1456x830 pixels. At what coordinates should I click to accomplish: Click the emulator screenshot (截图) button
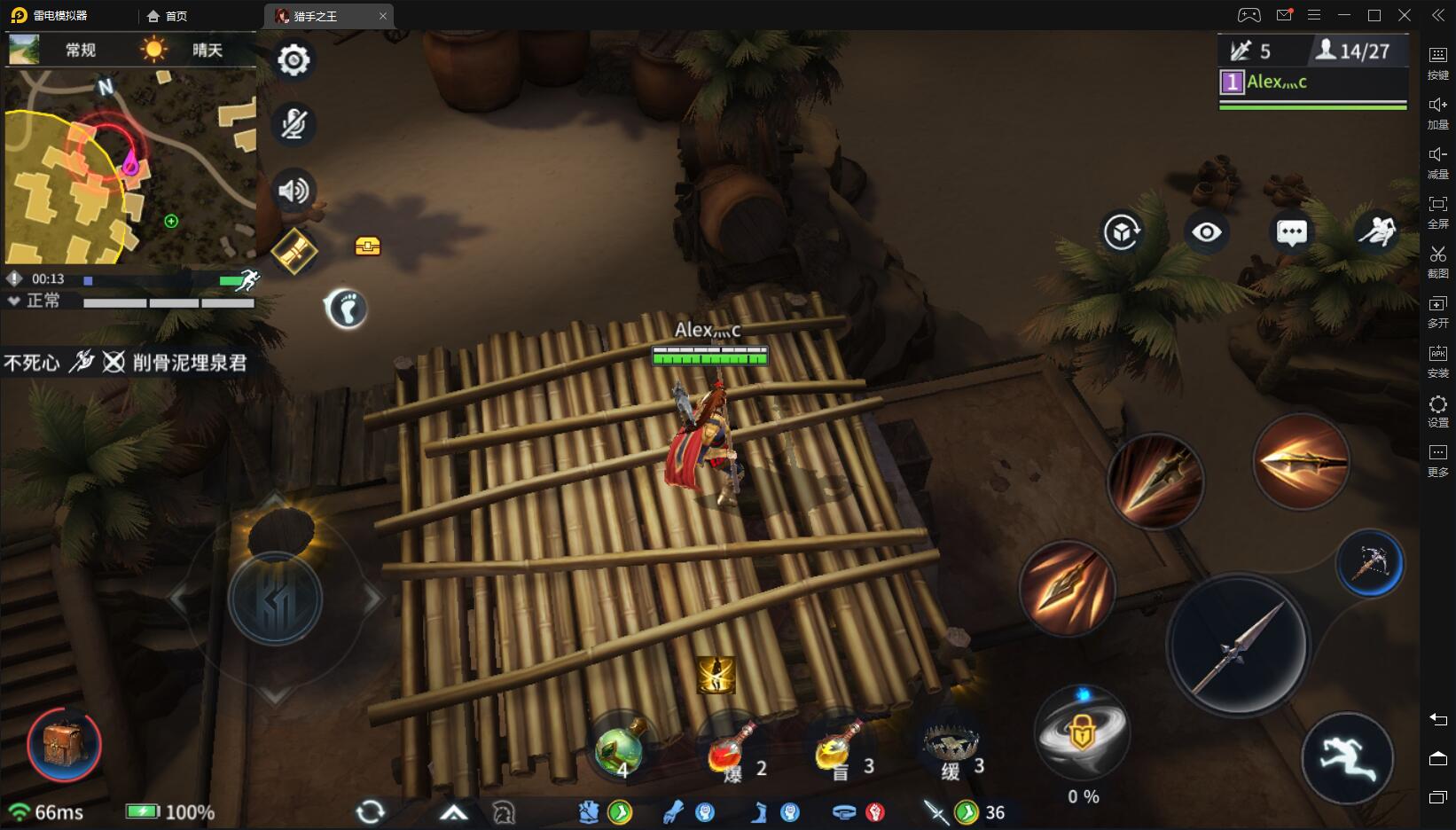(1437, 262)
